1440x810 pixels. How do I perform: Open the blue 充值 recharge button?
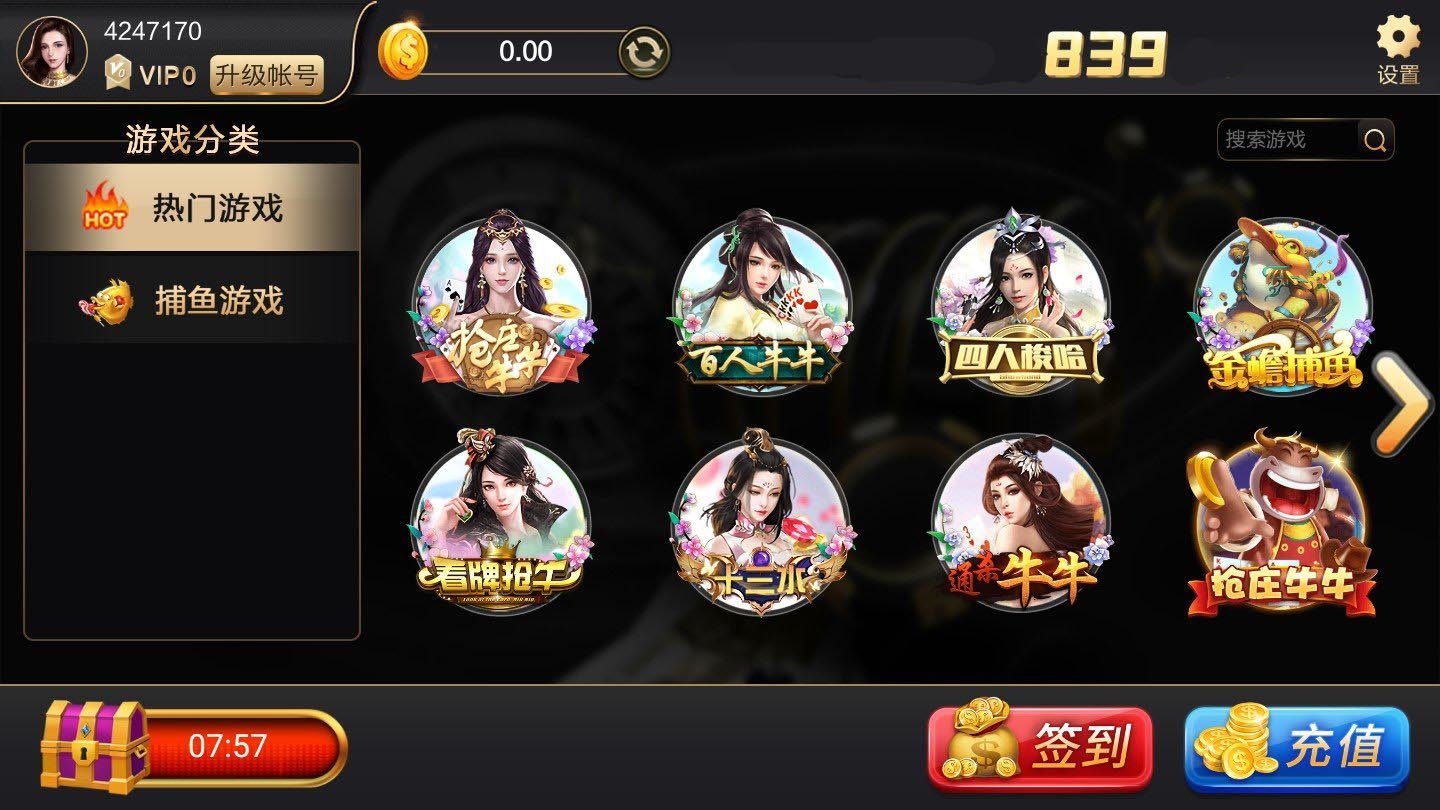1297,748
